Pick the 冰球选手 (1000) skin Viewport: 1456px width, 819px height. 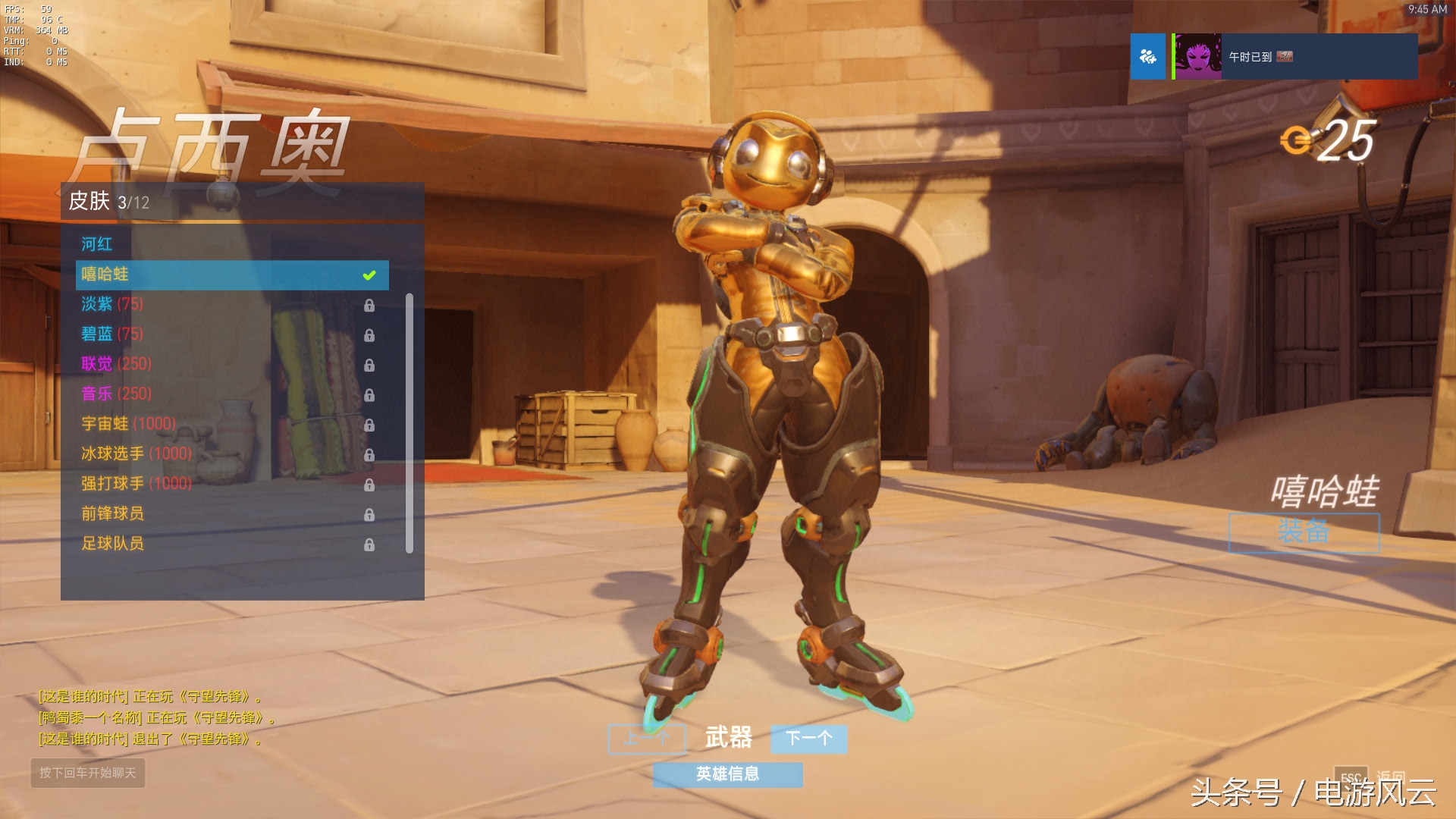[136, 453]
